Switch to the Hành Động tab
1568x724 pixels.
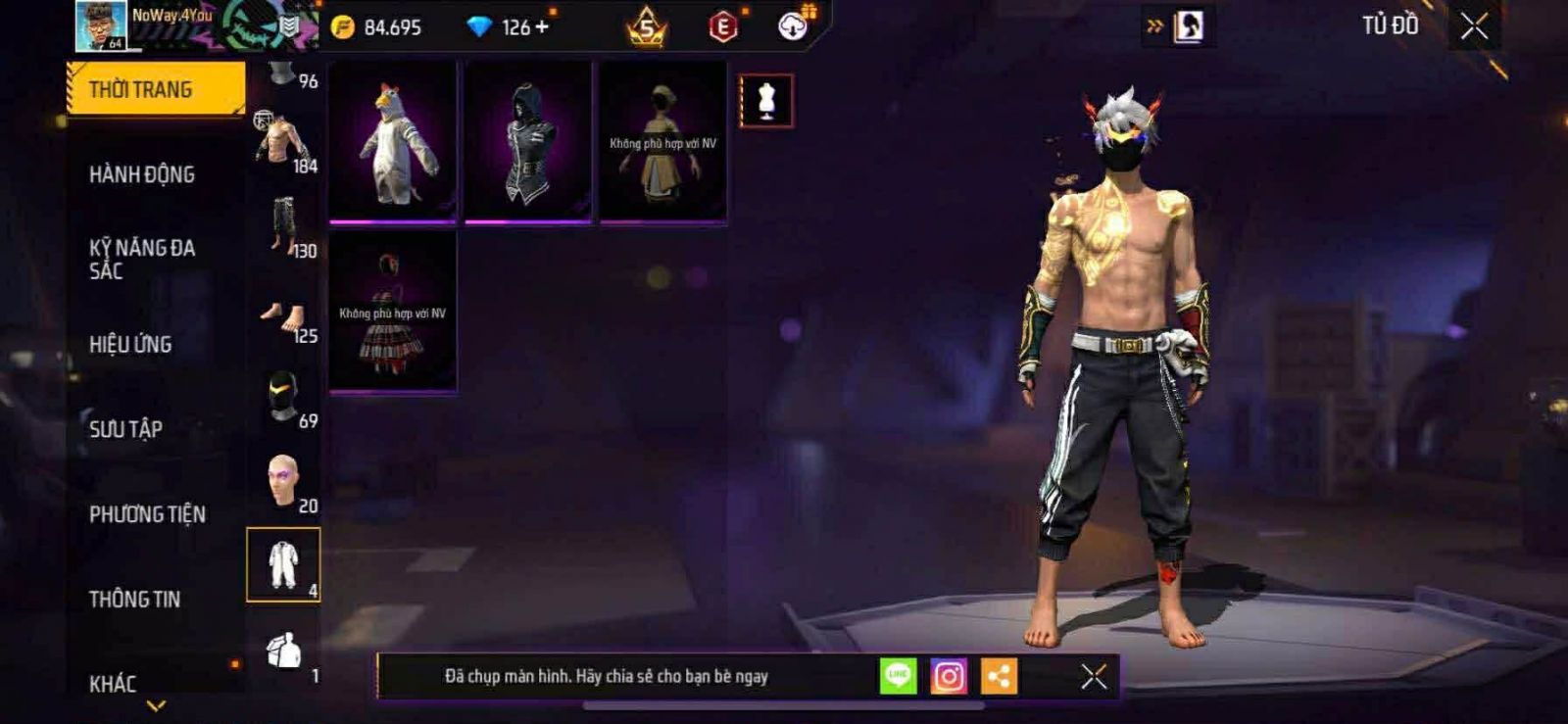click(x=142, y=174)
